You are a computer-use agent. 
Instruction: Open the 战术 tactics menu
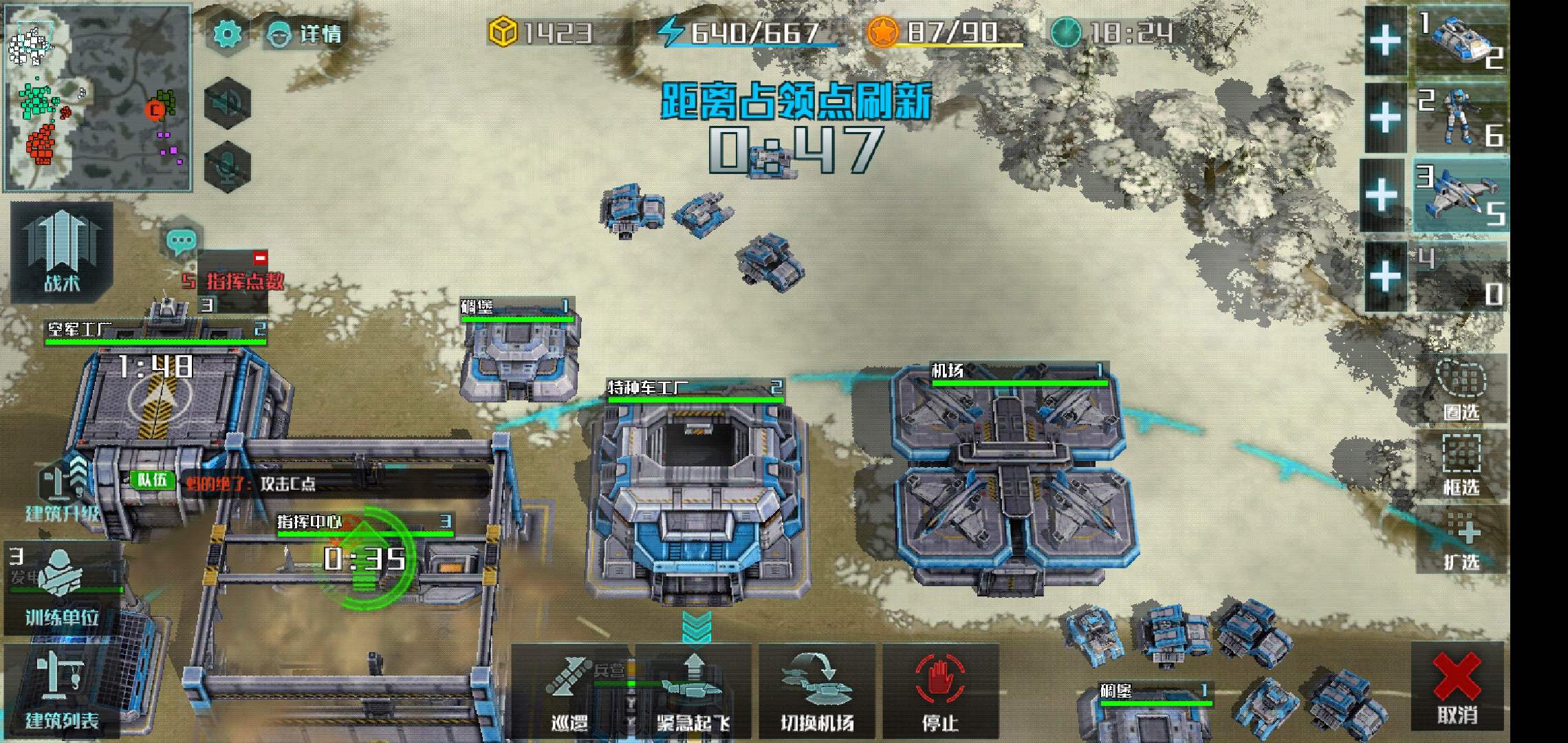tap(61, 252)
